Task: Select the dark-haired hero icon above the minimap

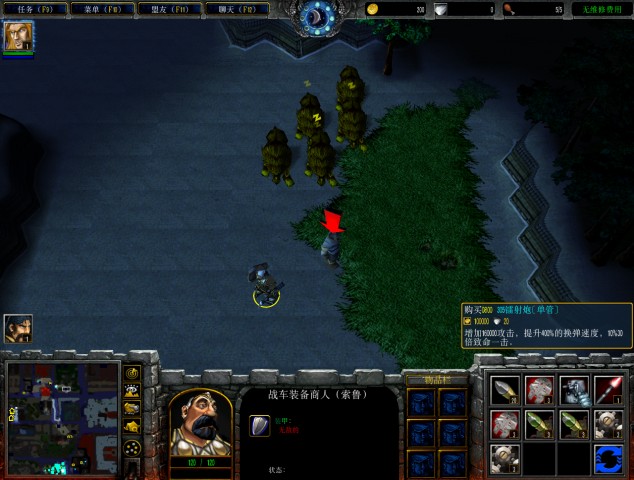Action: tap(17, 328)
